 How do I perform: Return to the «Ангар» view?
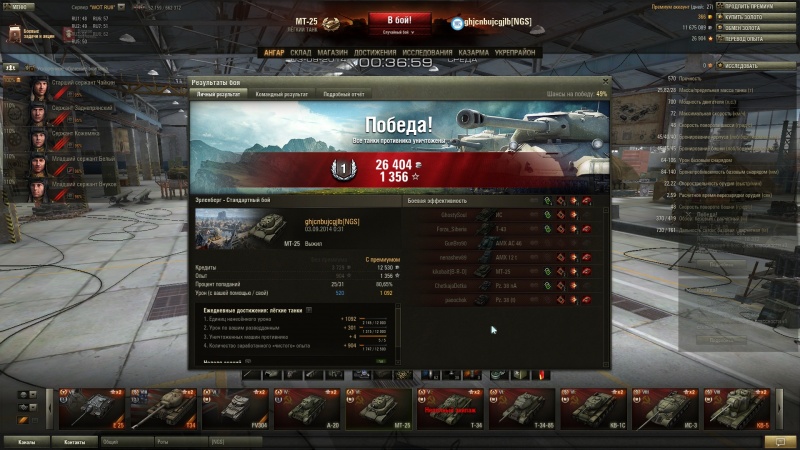[273, 52]
